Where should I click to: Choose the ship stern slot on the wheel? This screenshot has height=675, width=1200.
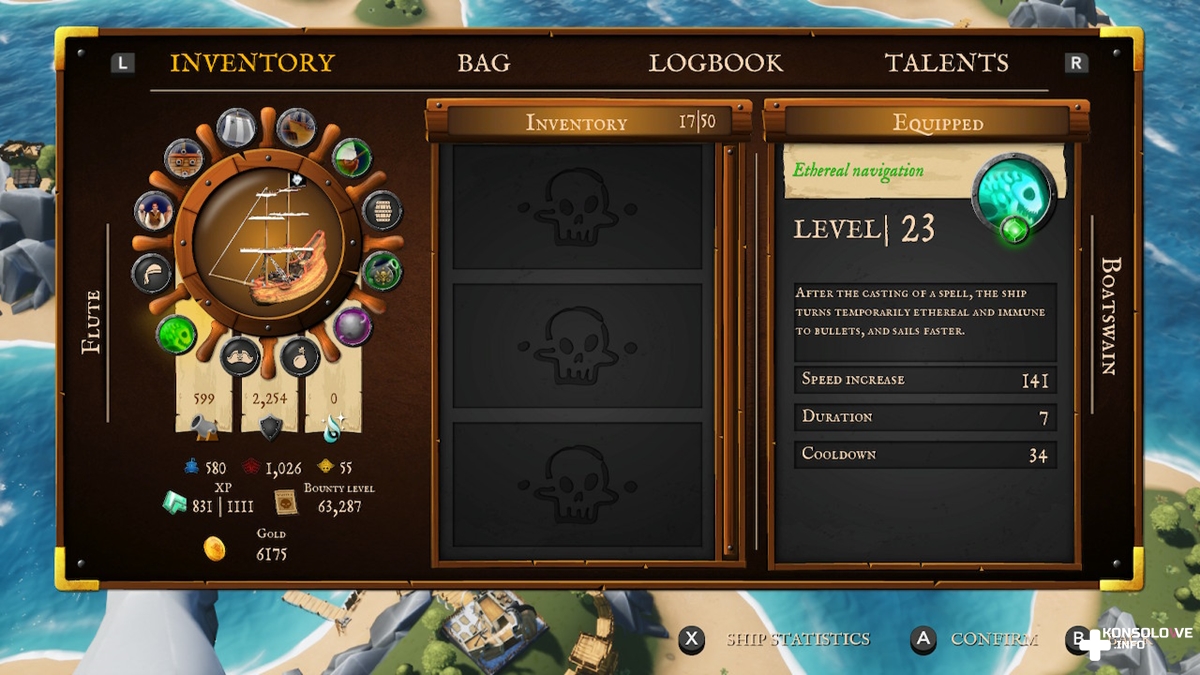pyautogui.click(x=296, y=128)
